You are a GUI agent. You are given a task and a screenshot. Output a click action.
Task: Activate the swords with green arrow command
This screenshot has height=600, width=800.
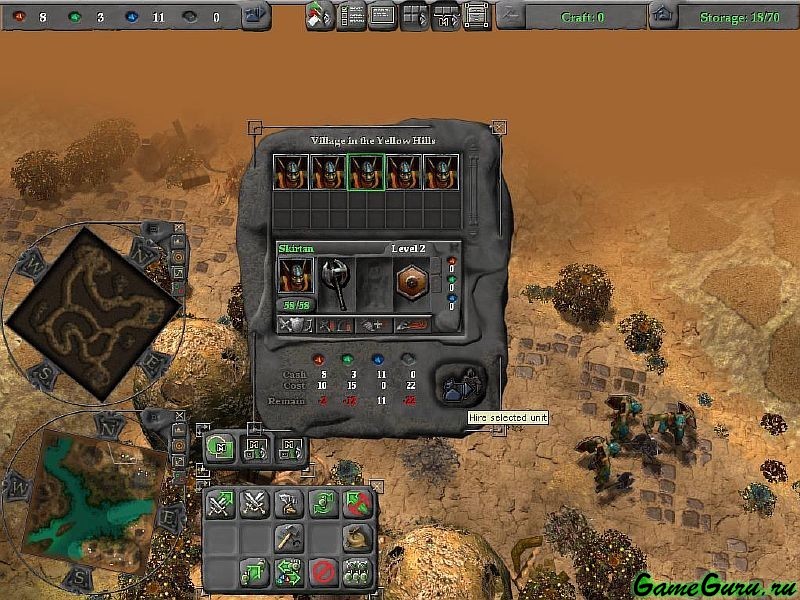220,504
